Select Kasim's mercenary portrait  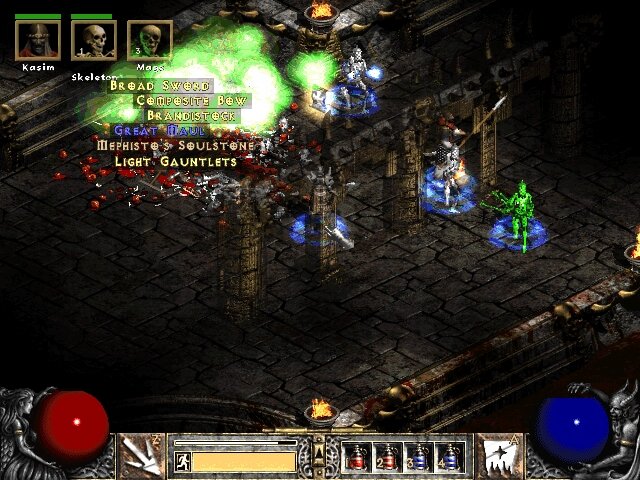click(37, 40)
